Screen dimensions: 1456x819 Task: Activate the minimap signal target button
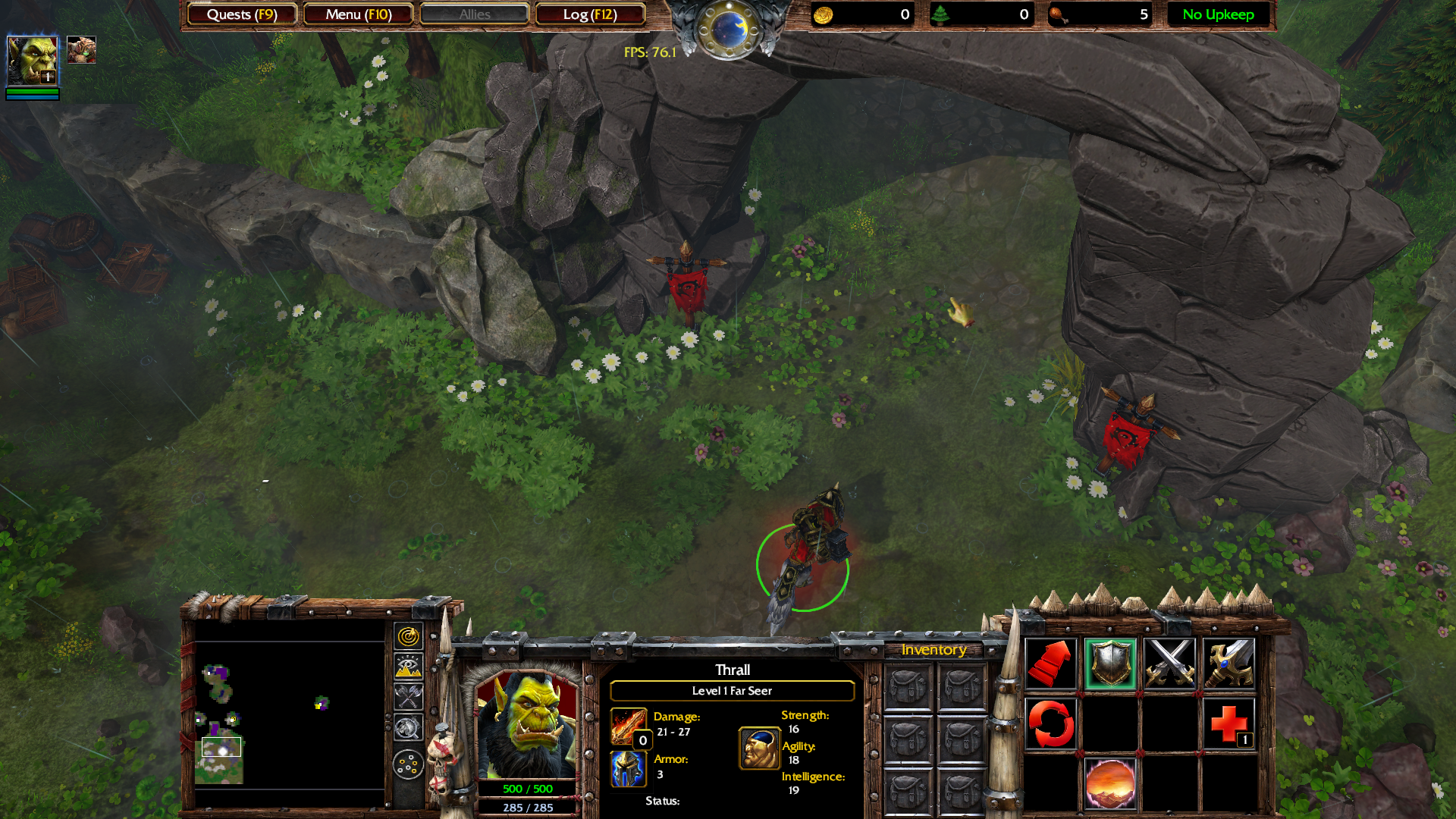(408, 636)
